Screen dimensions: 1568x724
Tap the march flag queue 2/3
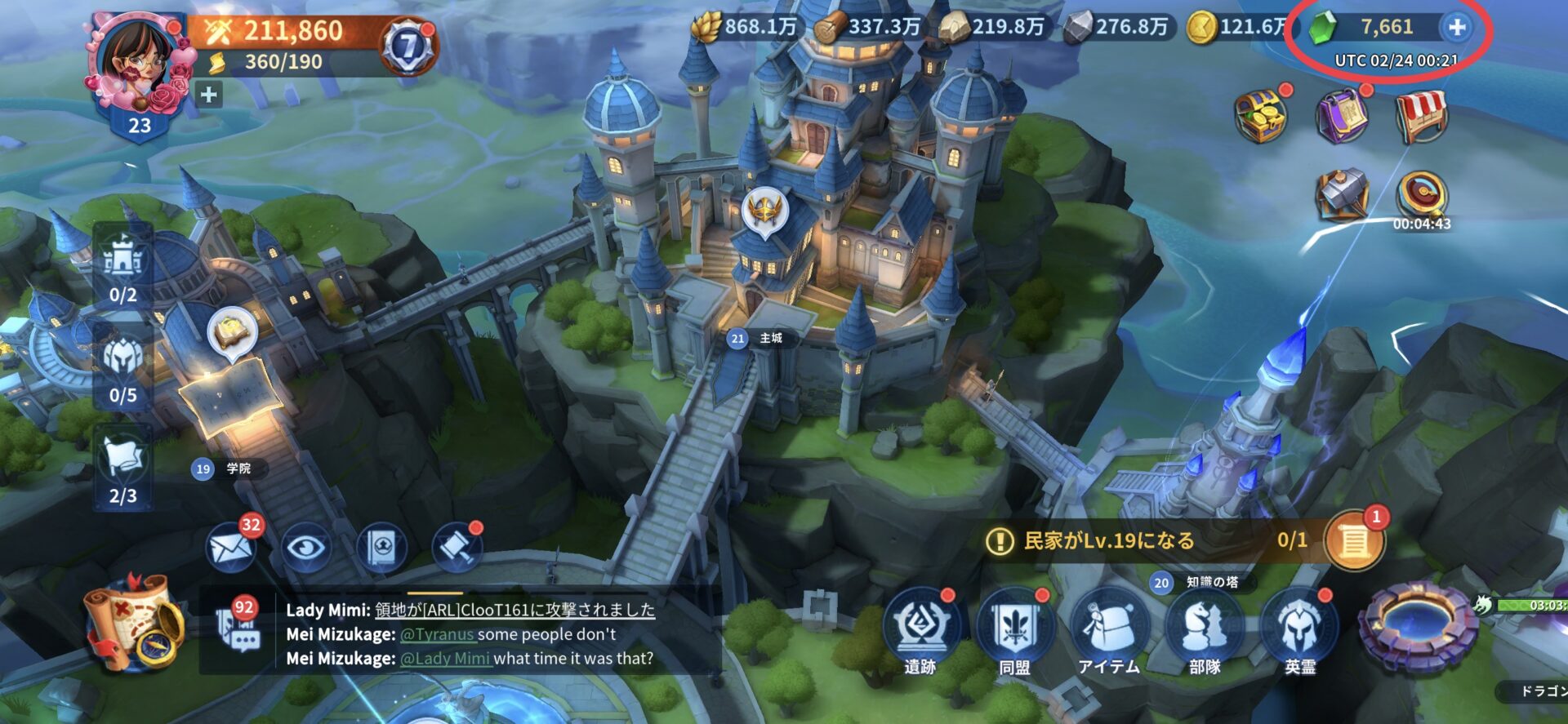pyautogui.click(x=123, y=469)
